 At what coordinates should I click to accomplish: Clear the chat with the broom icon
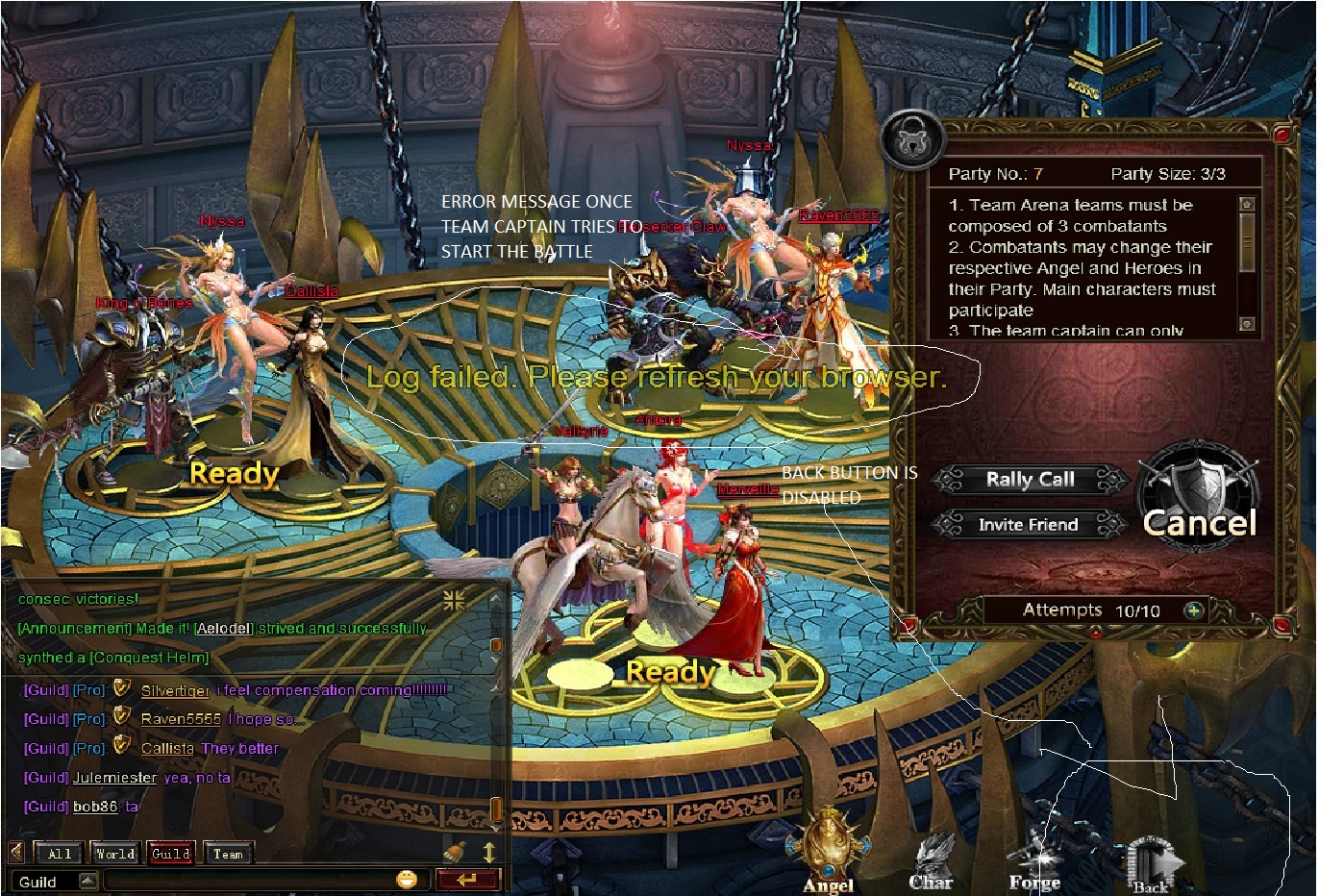(x=455, y=852)
